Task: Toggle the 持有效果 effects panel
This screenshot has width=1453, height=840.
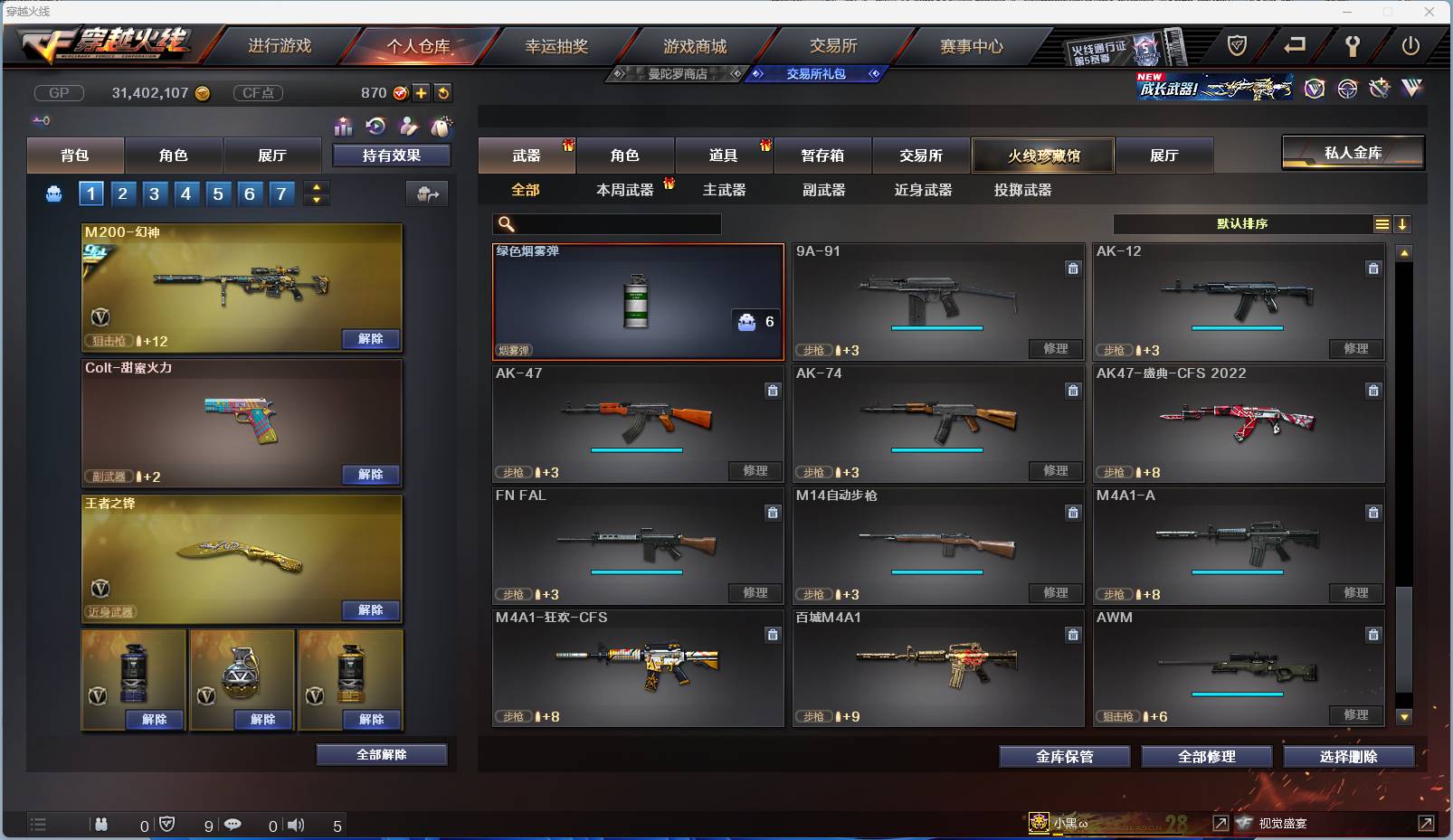Action: coord(394,155)
